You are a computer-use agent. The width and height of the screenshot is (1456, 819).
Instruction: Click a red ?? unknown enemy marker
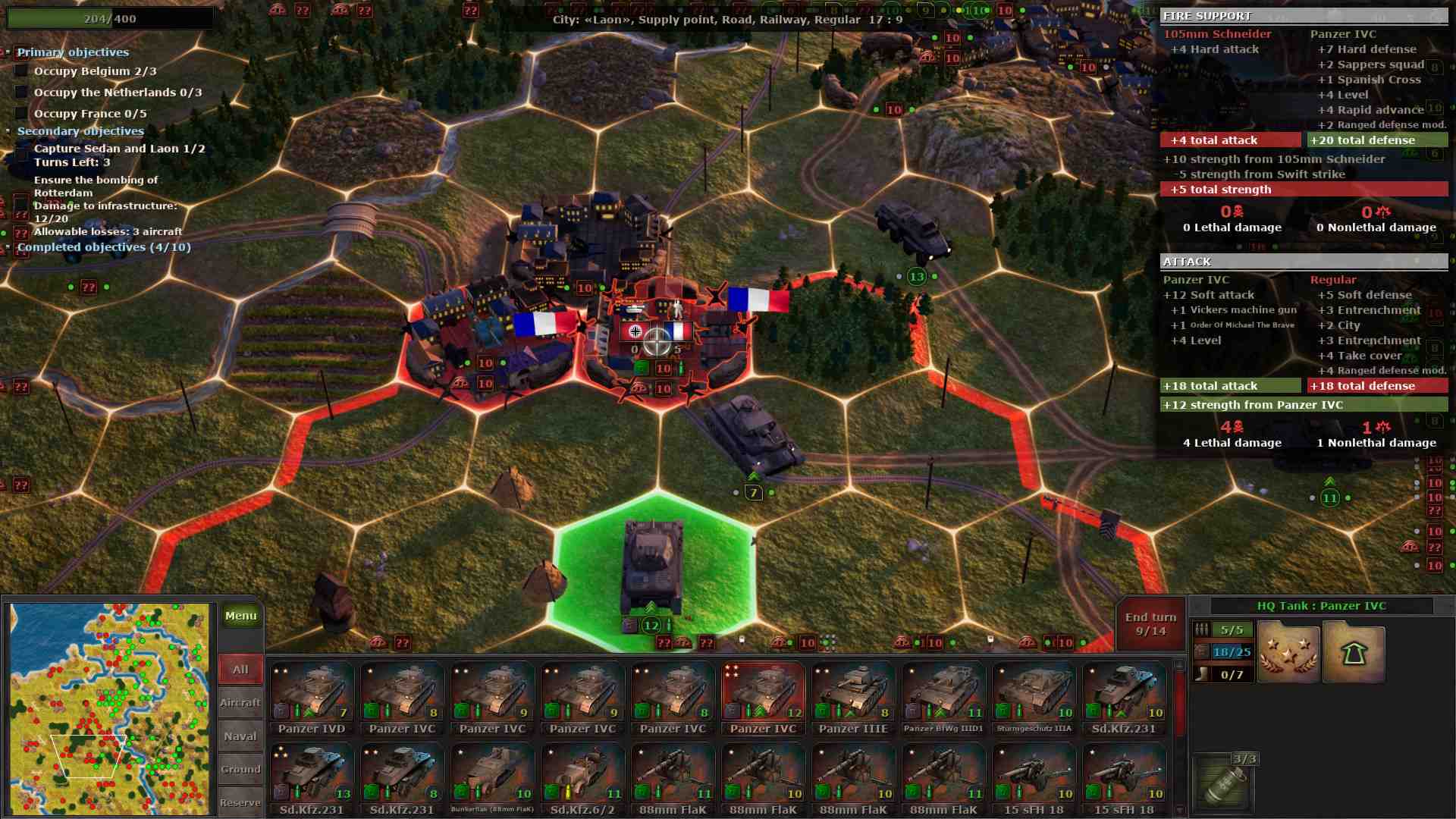pos(89,287)
